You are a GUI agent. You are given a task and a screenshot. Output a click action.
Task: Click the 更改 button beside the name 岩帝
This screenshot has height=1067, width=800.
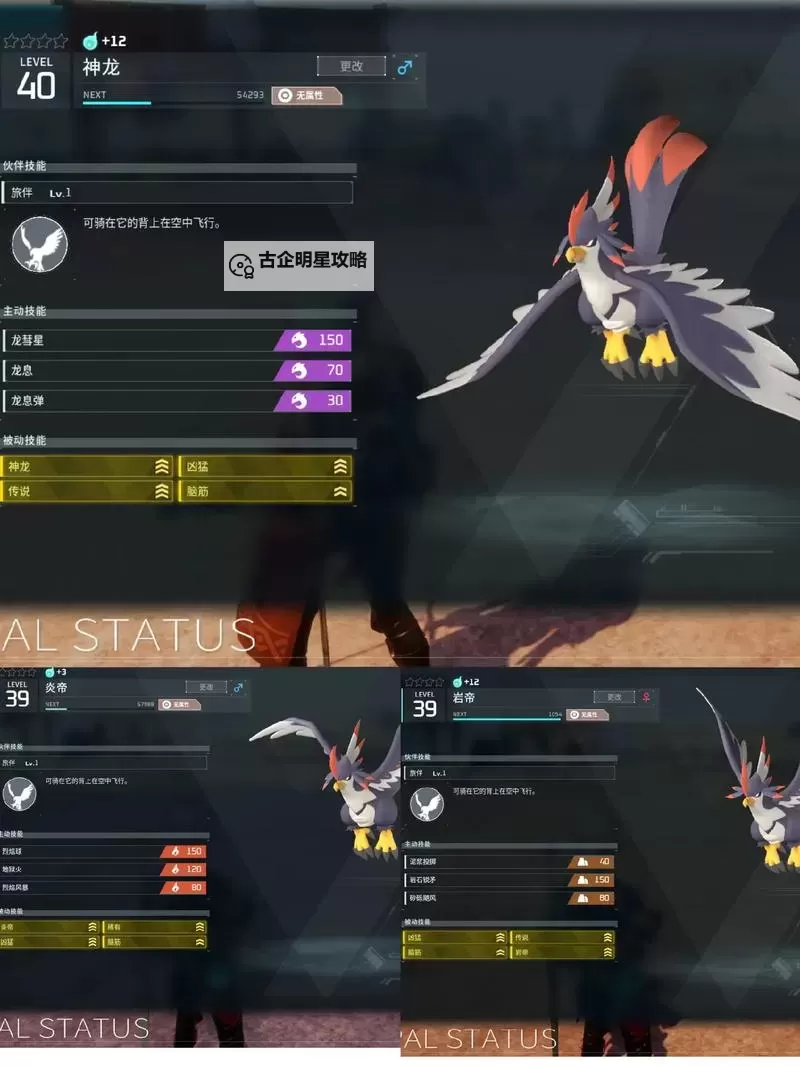[614, 697]
